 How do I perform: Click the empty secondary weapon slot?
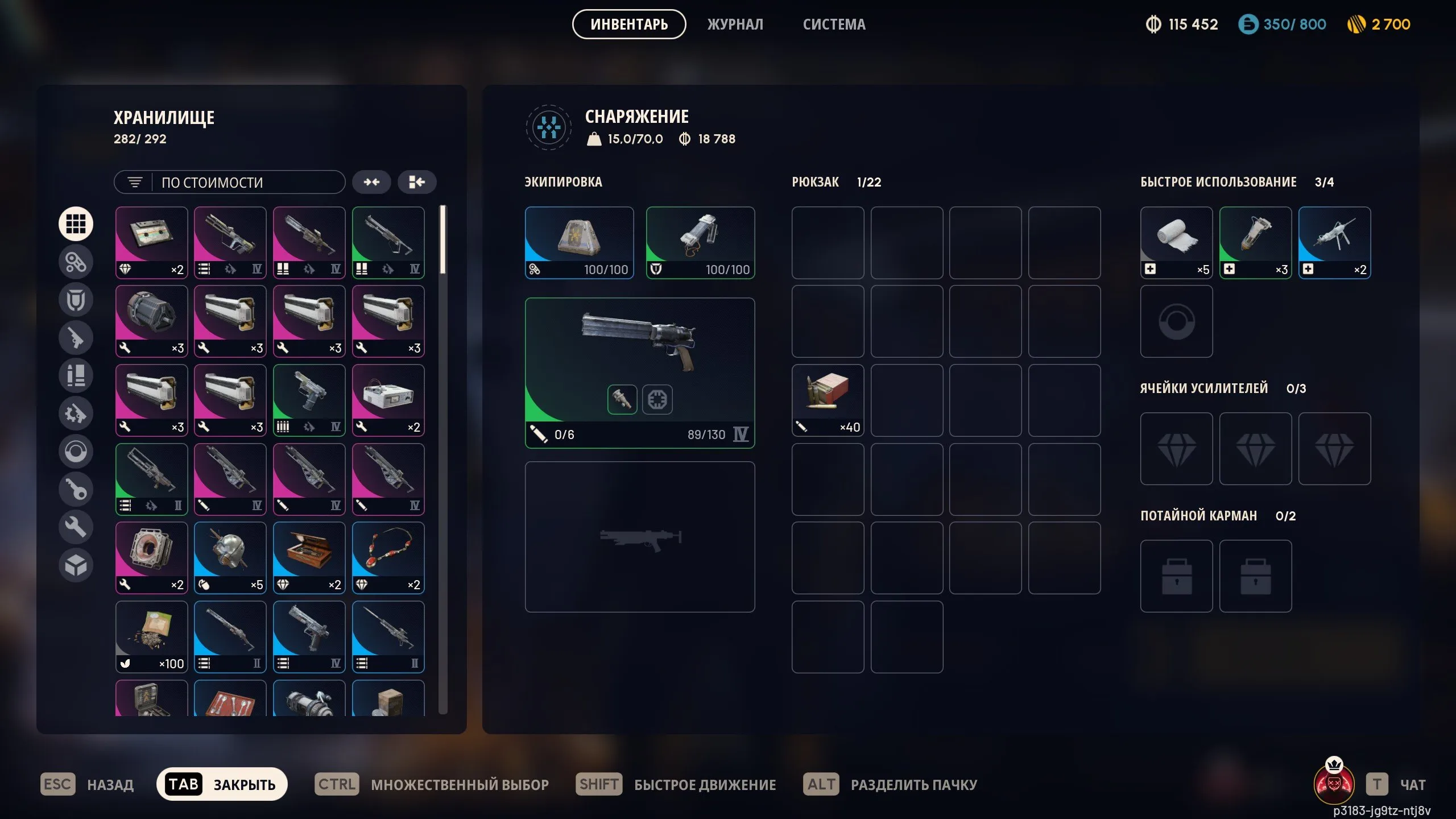pyautogui.click(x=639, y=537)
